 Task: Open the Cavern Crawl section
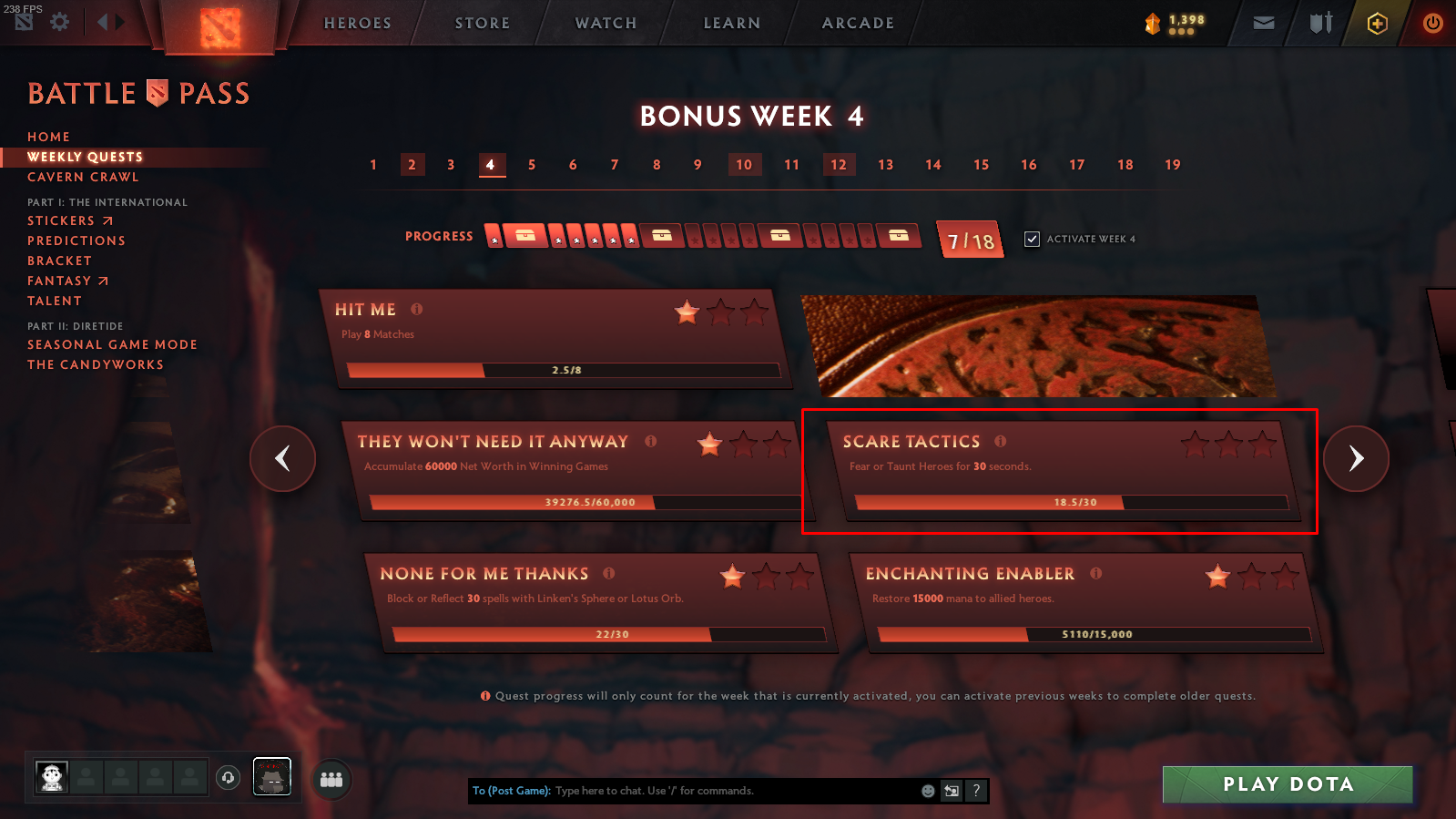click(83, 177)
